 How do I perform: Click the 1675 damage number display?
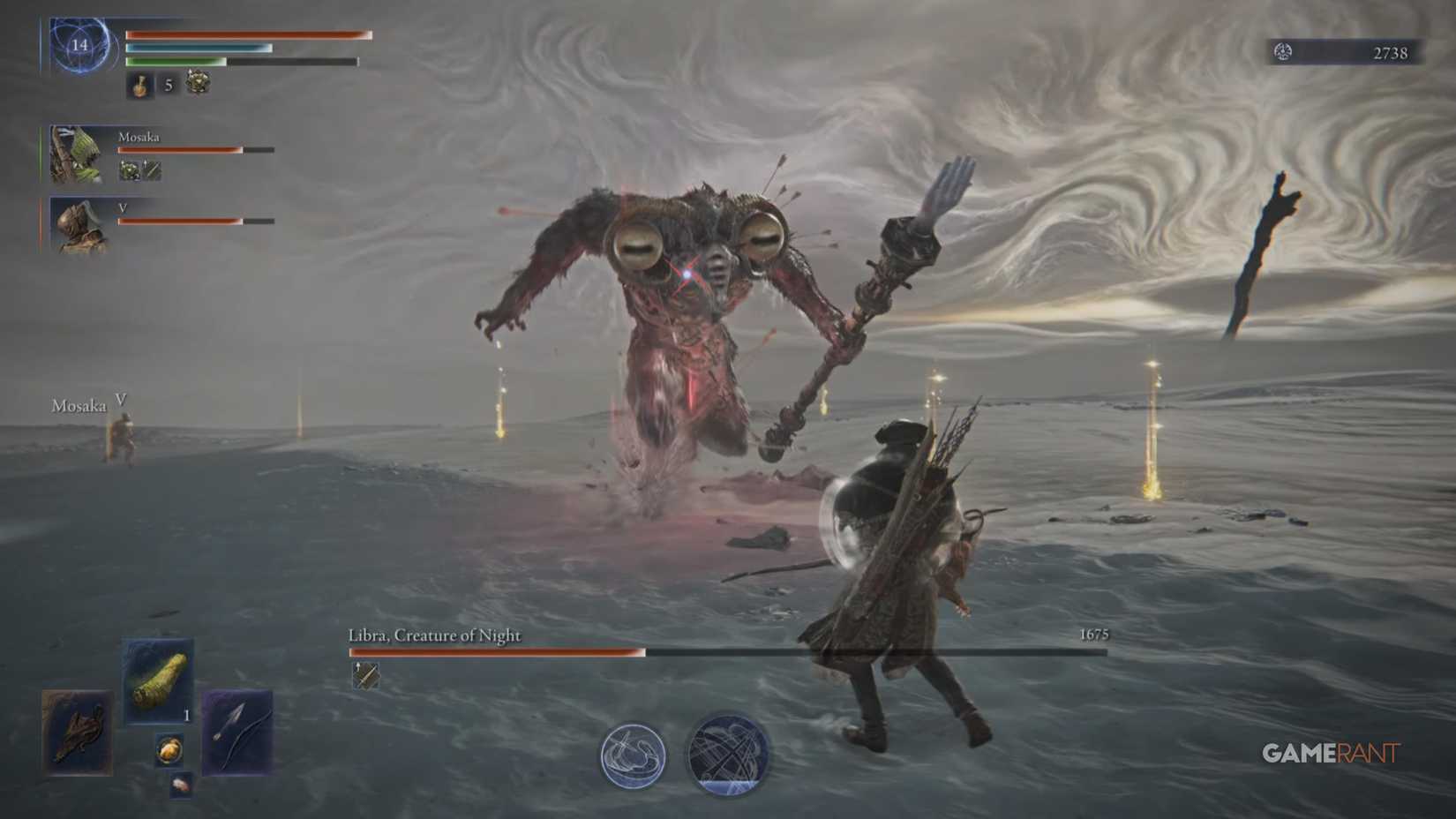1094,634
